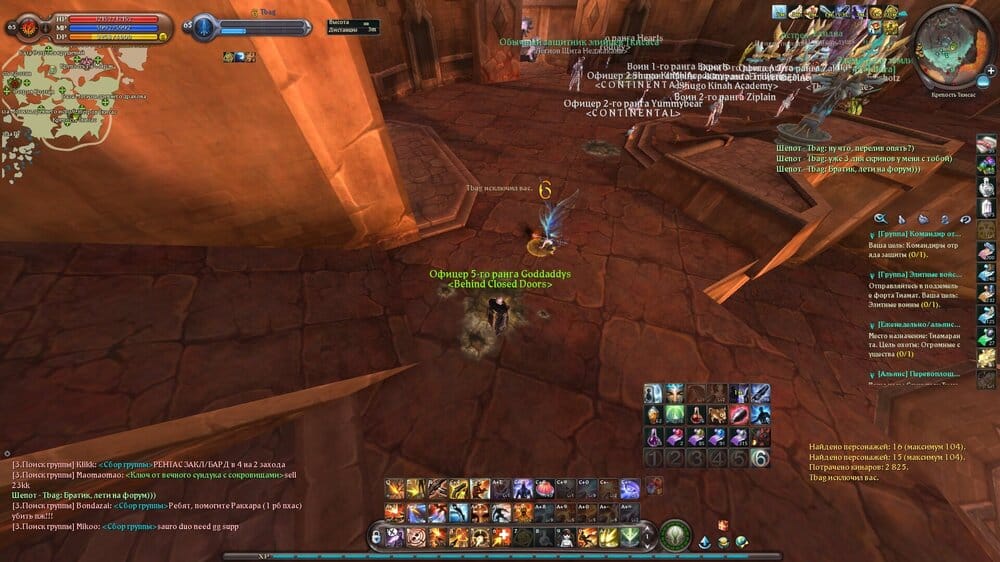Click the magnifier icon above the quest tracker

click(x=880, y=219)
